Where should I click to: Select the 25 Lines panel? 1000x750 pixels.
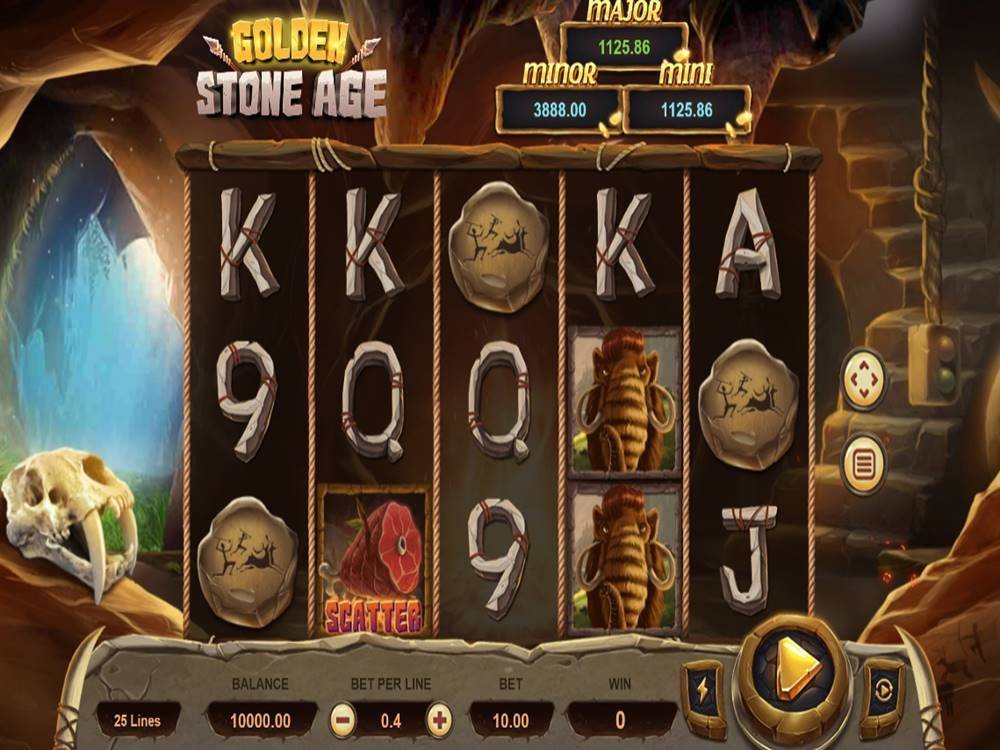(138, 719)
